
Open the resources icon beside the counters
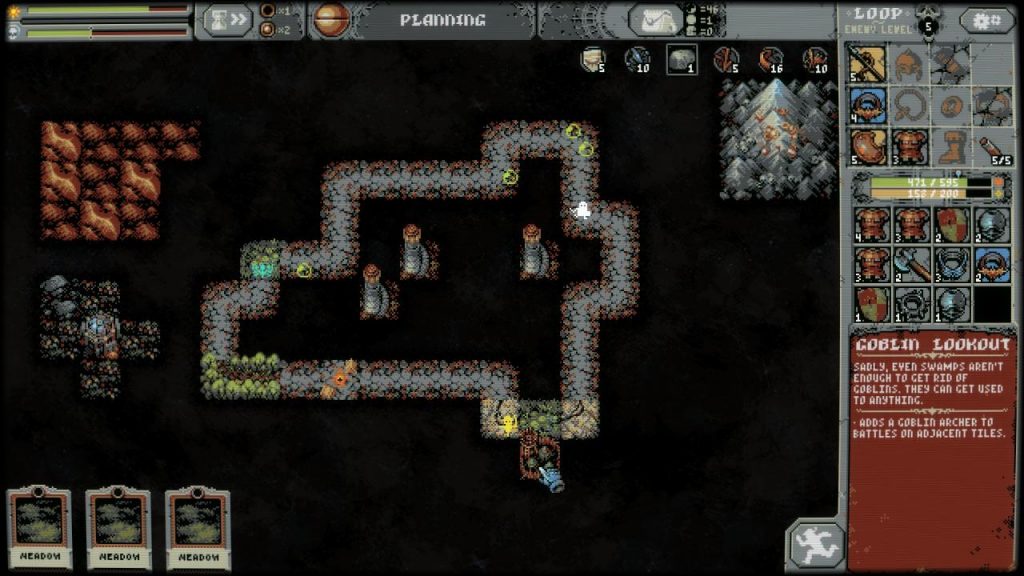(x=656, y=20)
